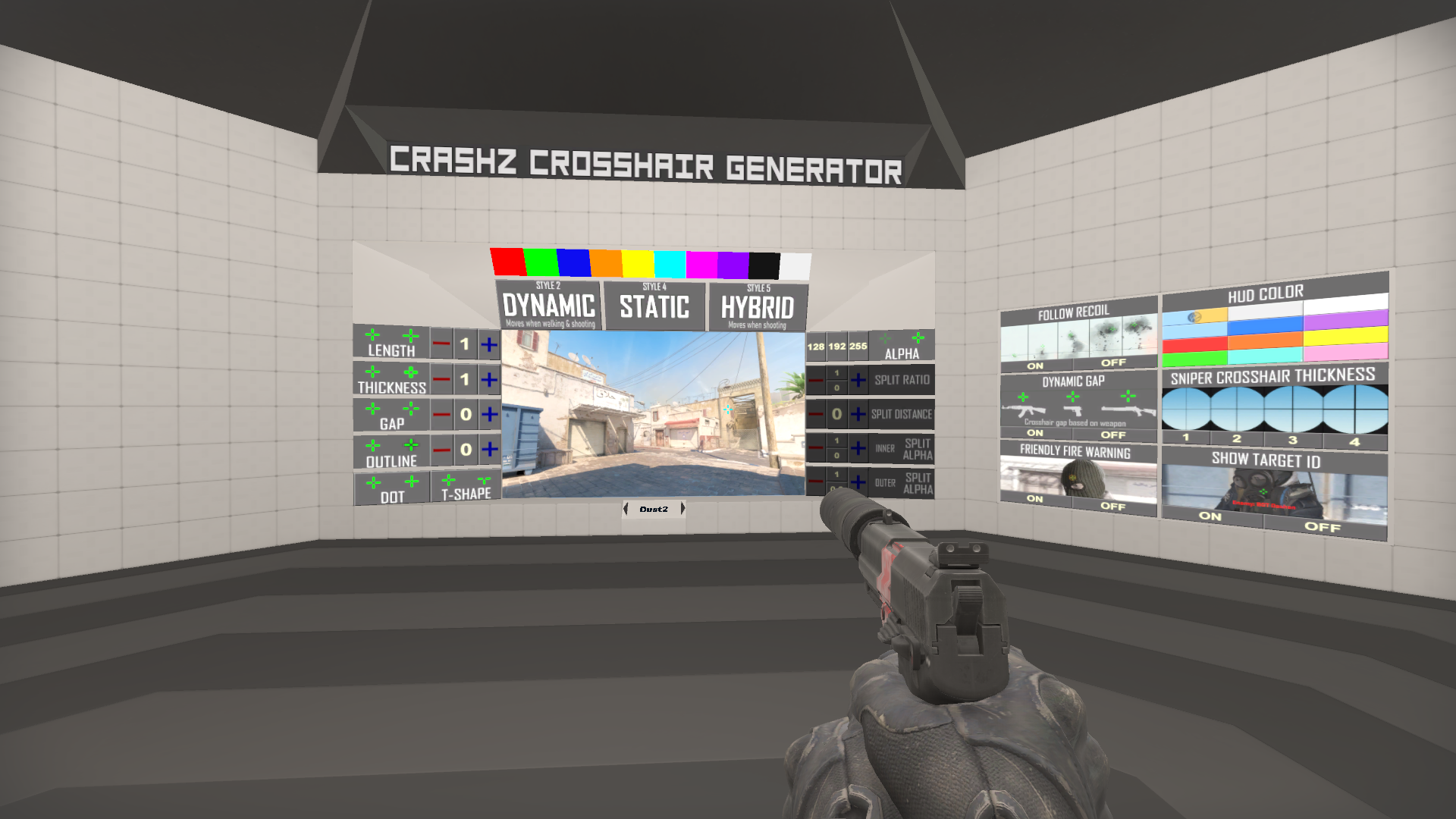Screen dimensions: 1456x819
Task: Click the long crosshair icon on LENGTH panel
Action: (411, 335)
